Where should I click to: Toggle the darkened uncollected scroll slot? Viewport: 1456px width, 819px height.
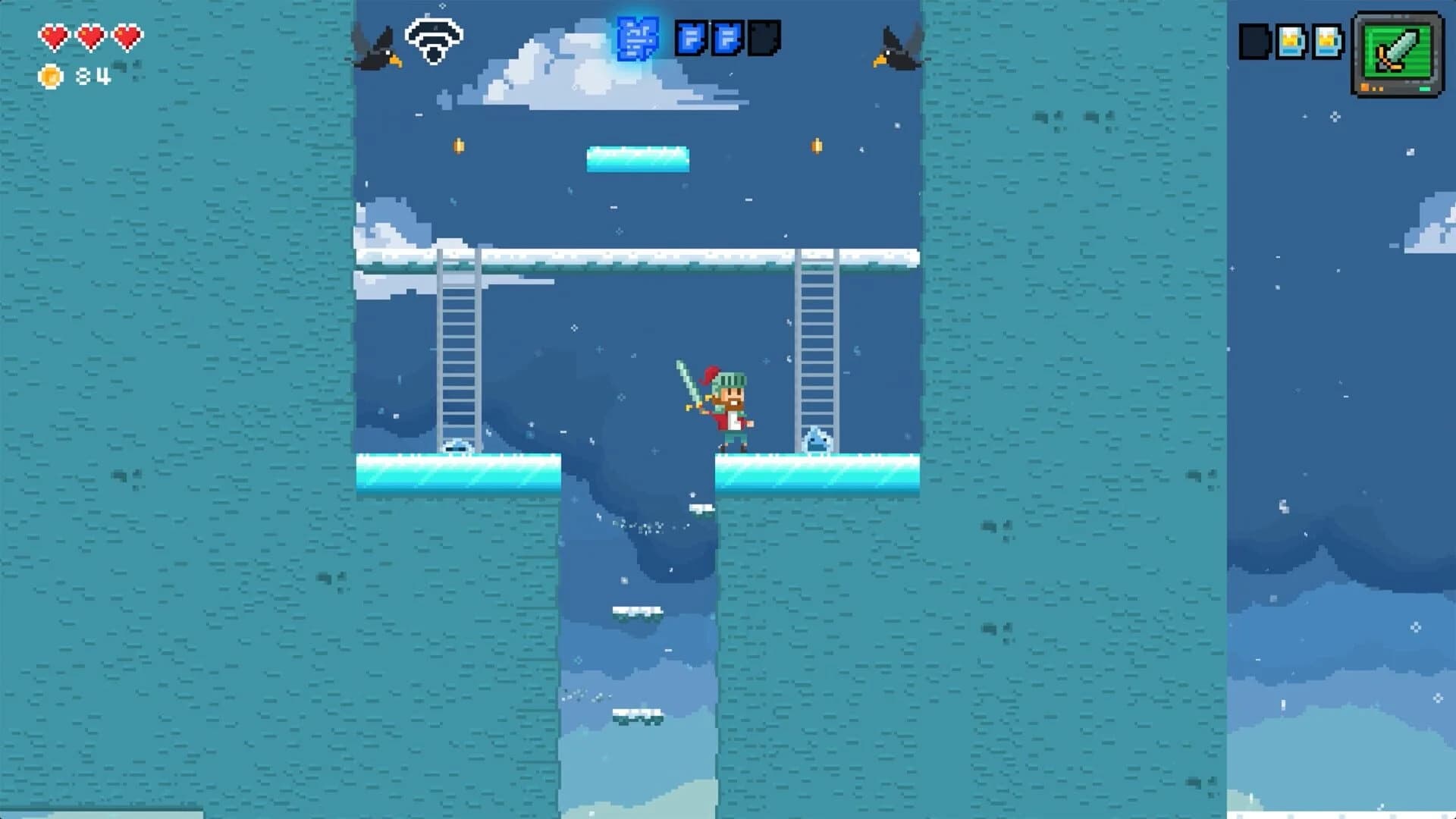(764, 38)
